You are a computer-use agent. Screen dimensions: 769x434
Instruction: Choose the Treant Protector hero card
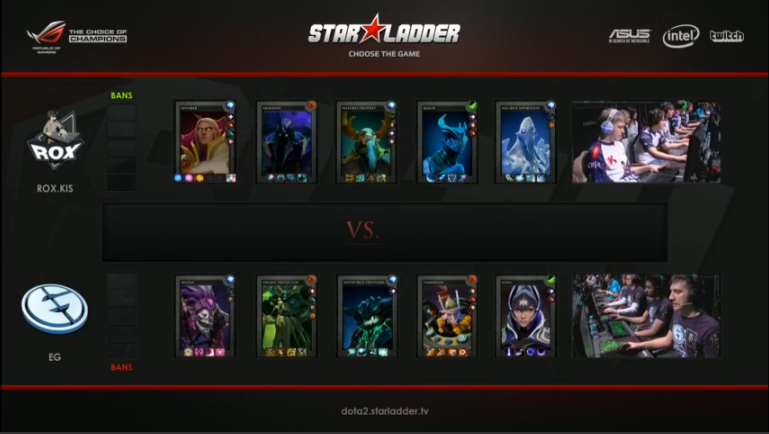[x=287, y=316]
